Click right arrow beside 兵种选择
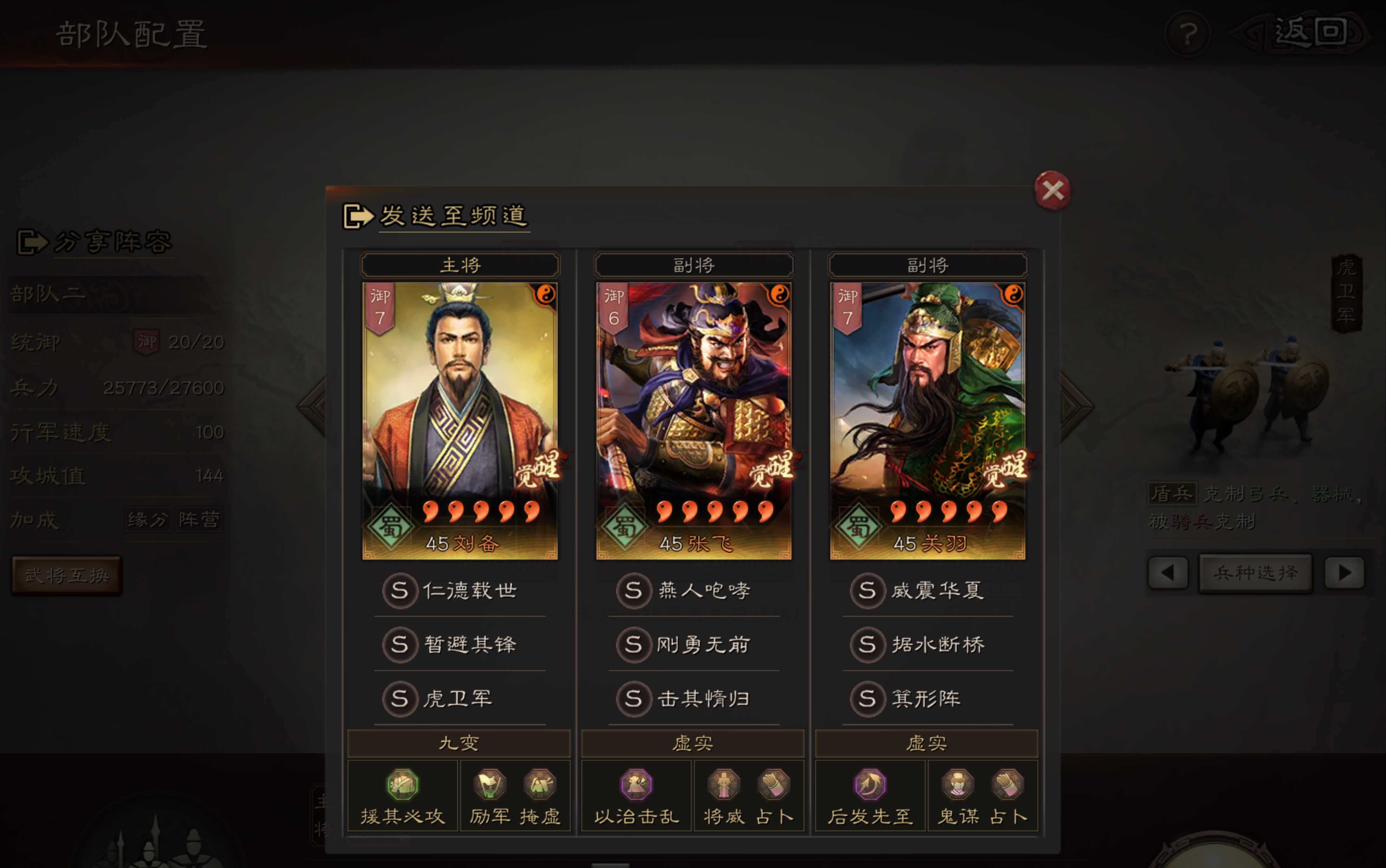The width and height of the screenshot is (1386, 868). tap(1344, 572)
